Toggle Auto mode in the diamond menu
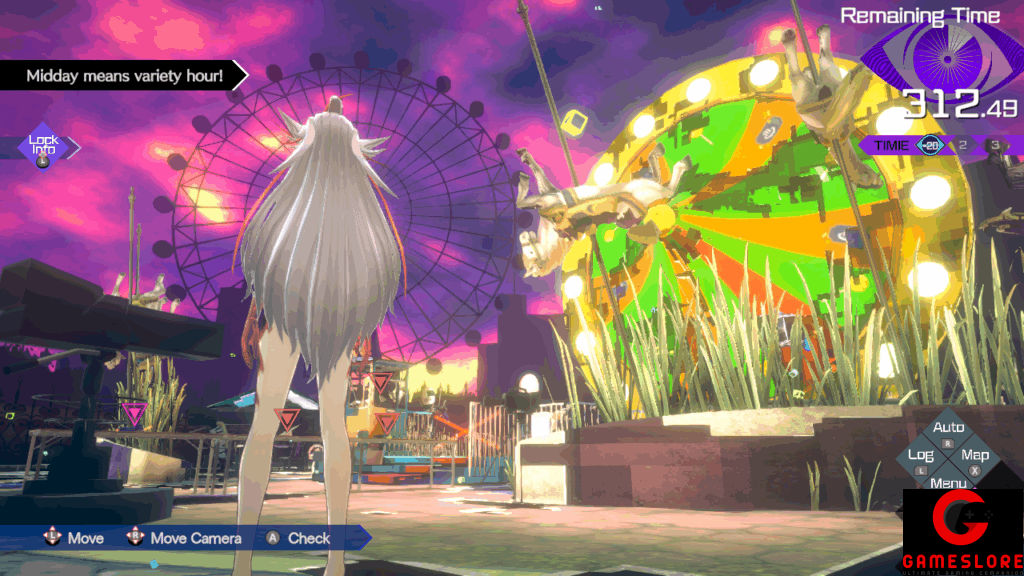1024x576 pixels. point(948,429)
